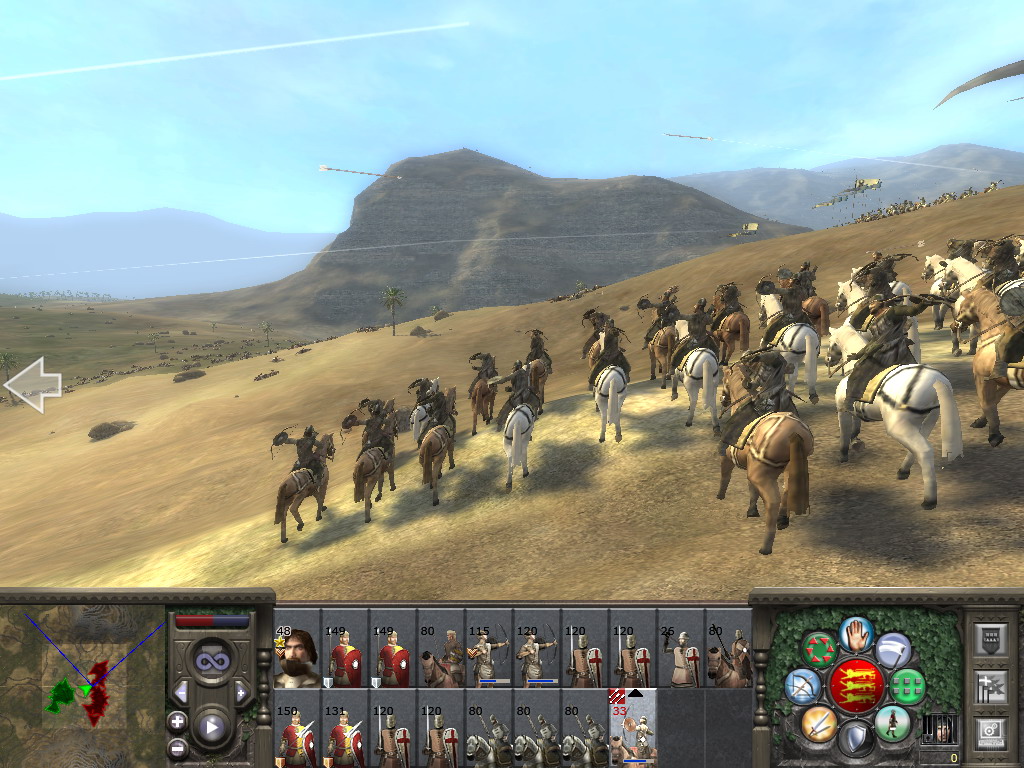The image size is (1024, 768).
Task: Activate the red-arrows group formation button
Action: click(x=820, y=649)
